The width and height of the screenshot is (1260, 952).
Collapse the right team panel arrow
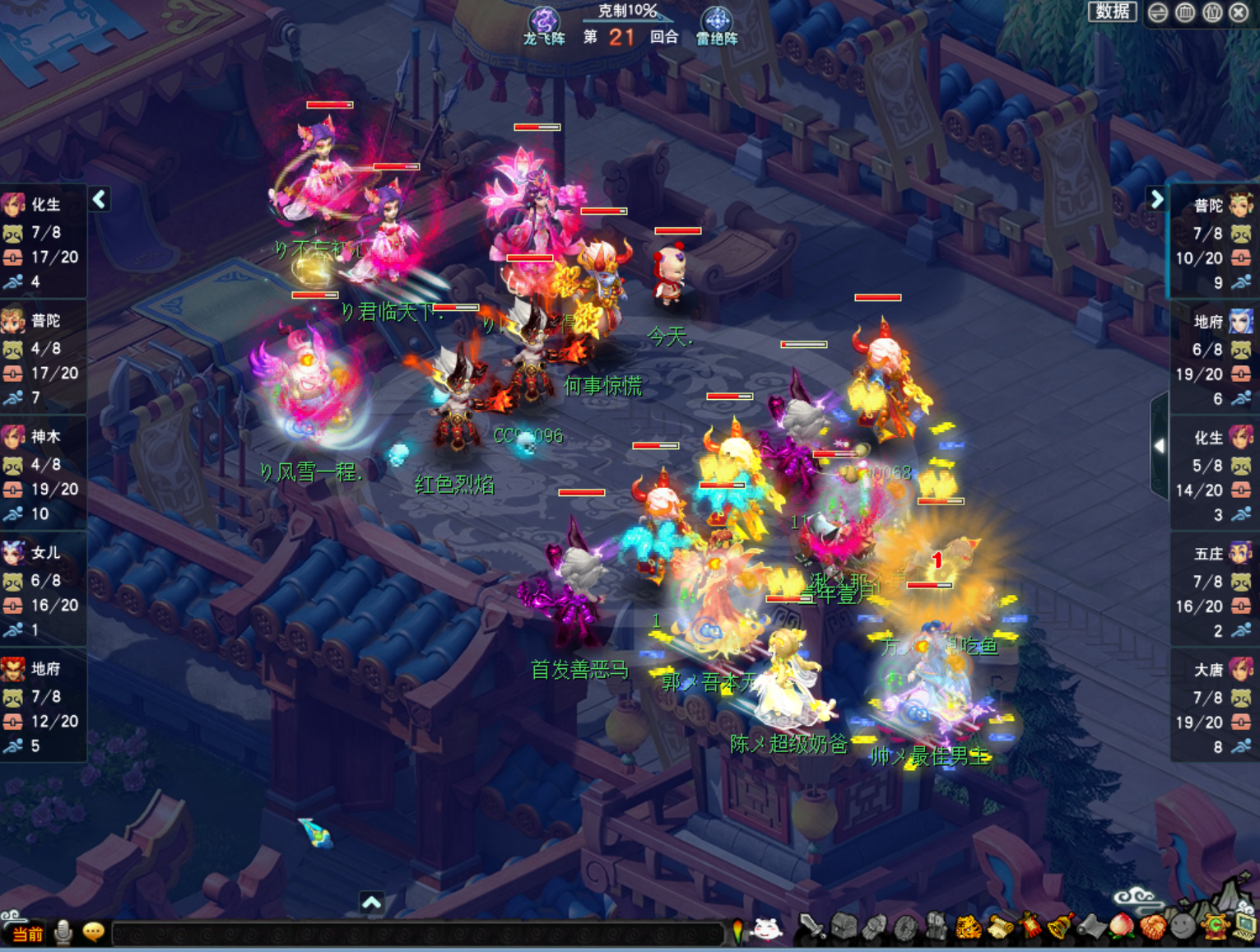click(1156, 199)
